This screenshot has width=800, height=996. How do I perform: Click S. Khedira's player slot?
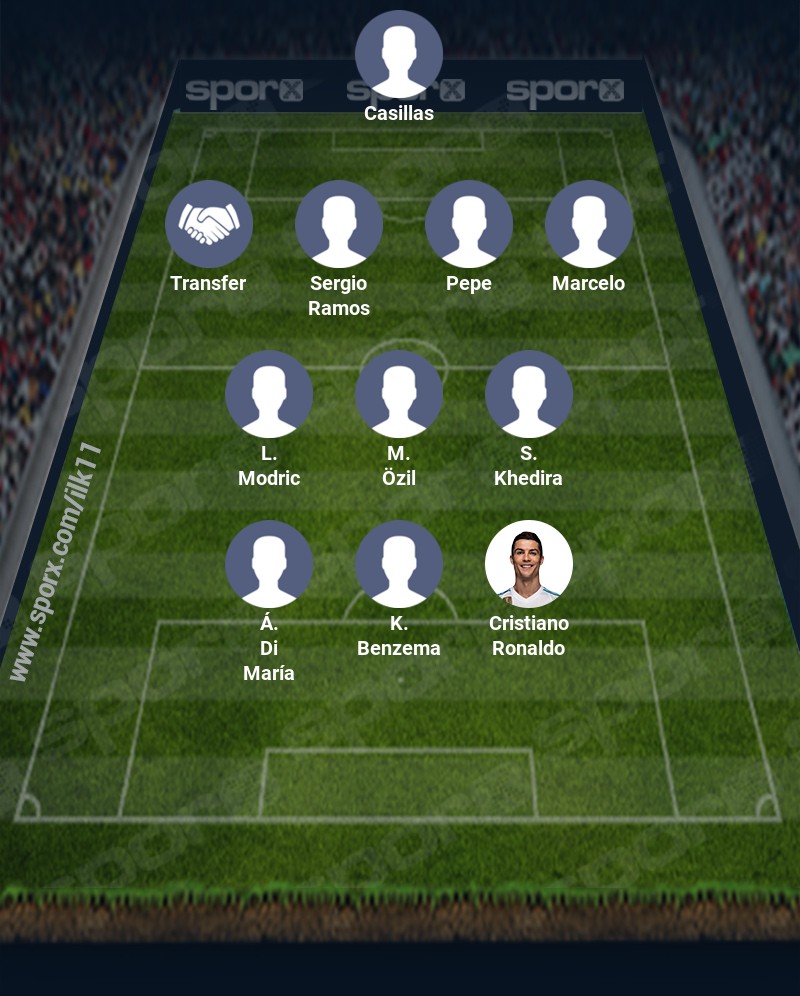(x=529, y=394)
